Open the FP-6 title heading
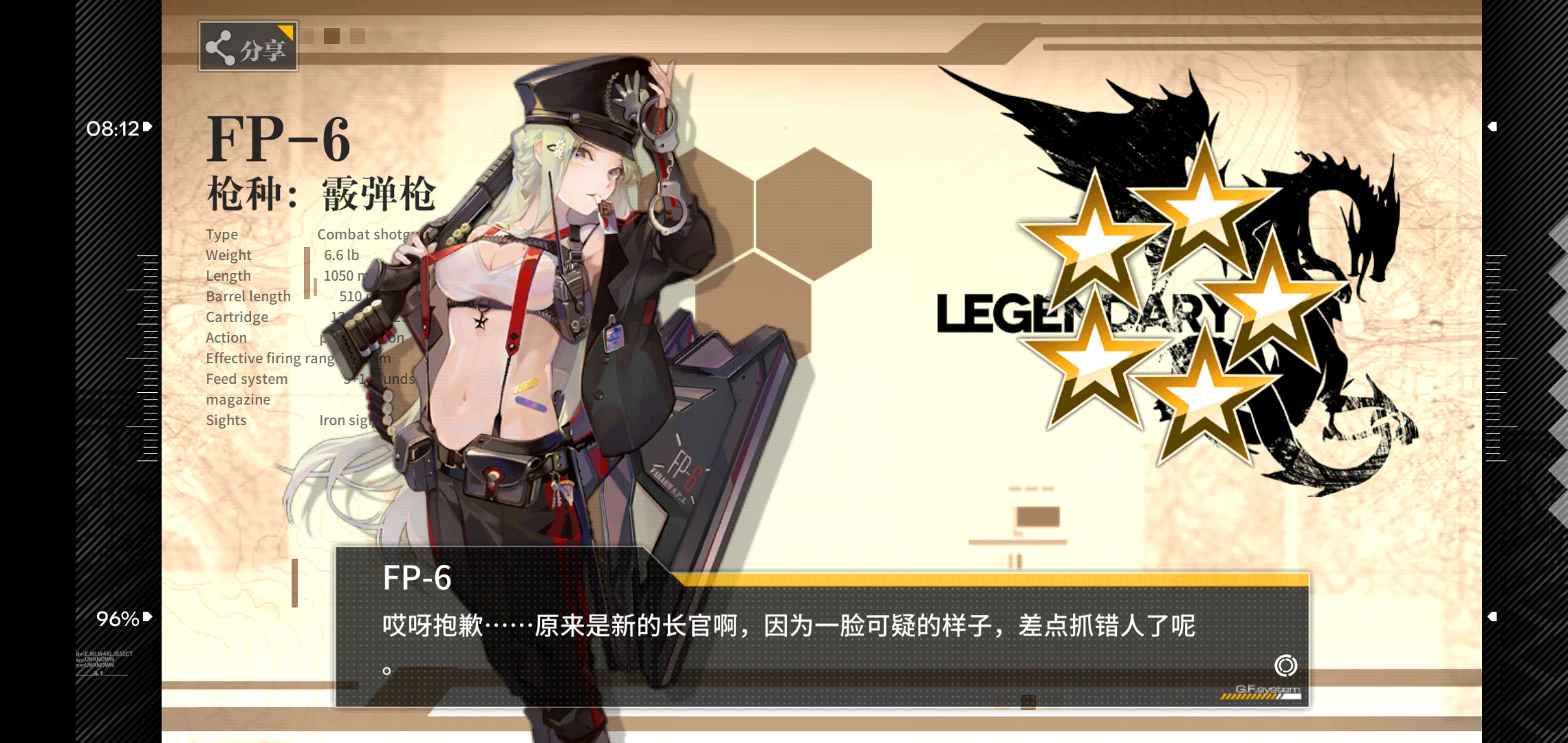Image resolution: width=1568 pixels, height=743 pixels. click(x=280, y=140)
